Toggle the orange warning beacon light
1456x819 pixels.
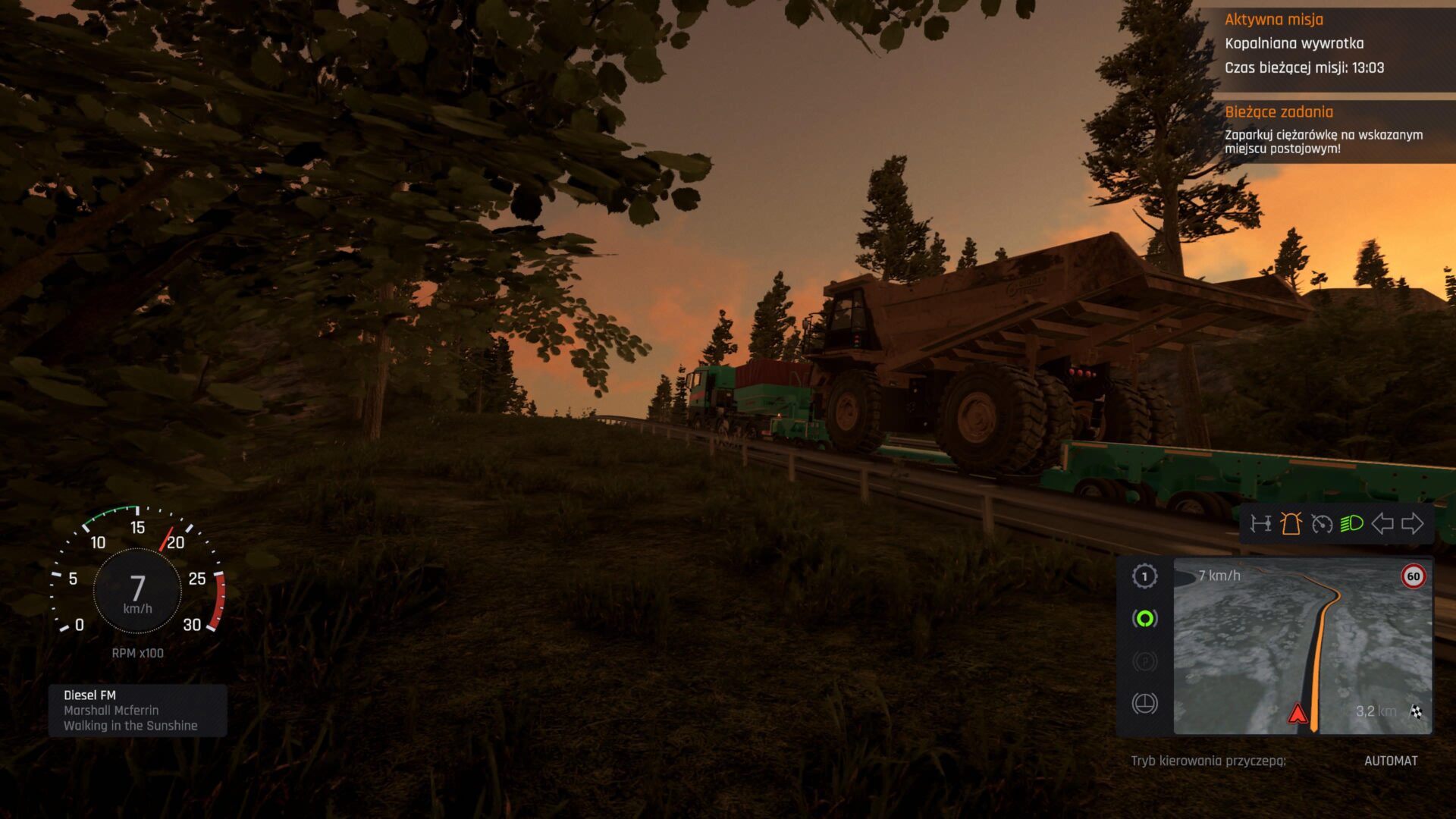[x=1291, y=522]
